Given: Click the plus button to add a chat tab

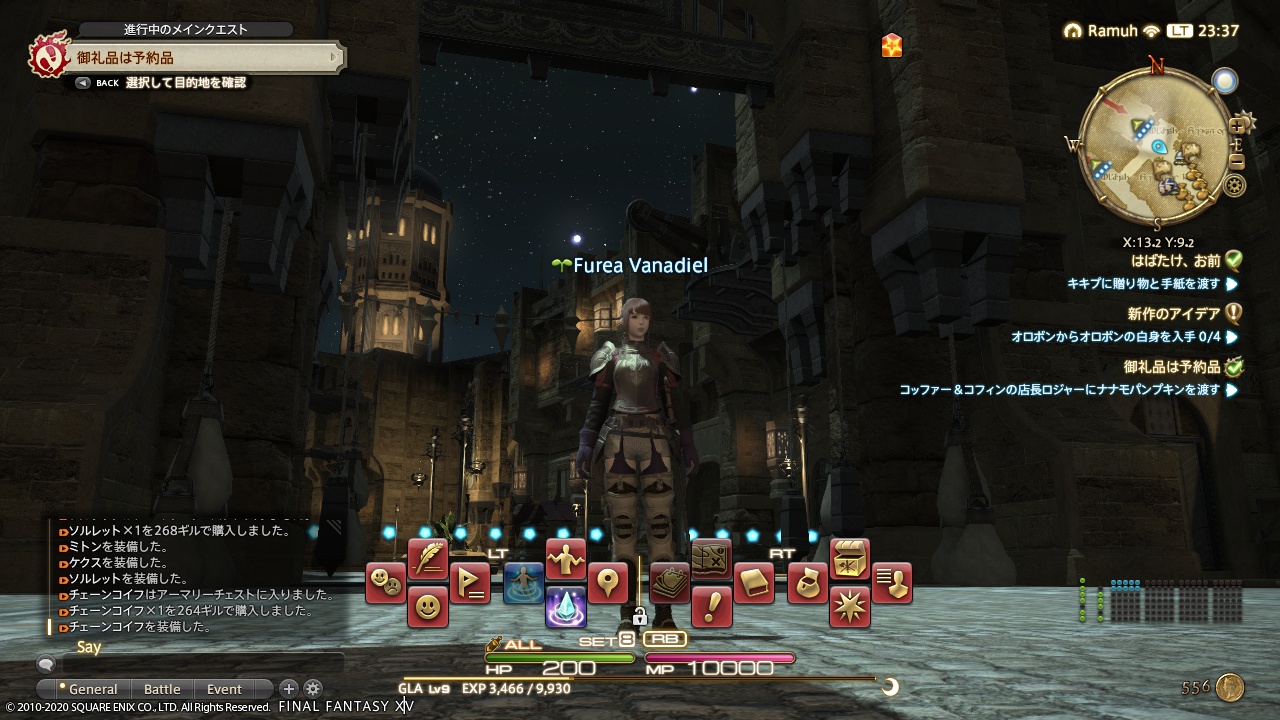Looking at the screenshot, I should (288, 689).
